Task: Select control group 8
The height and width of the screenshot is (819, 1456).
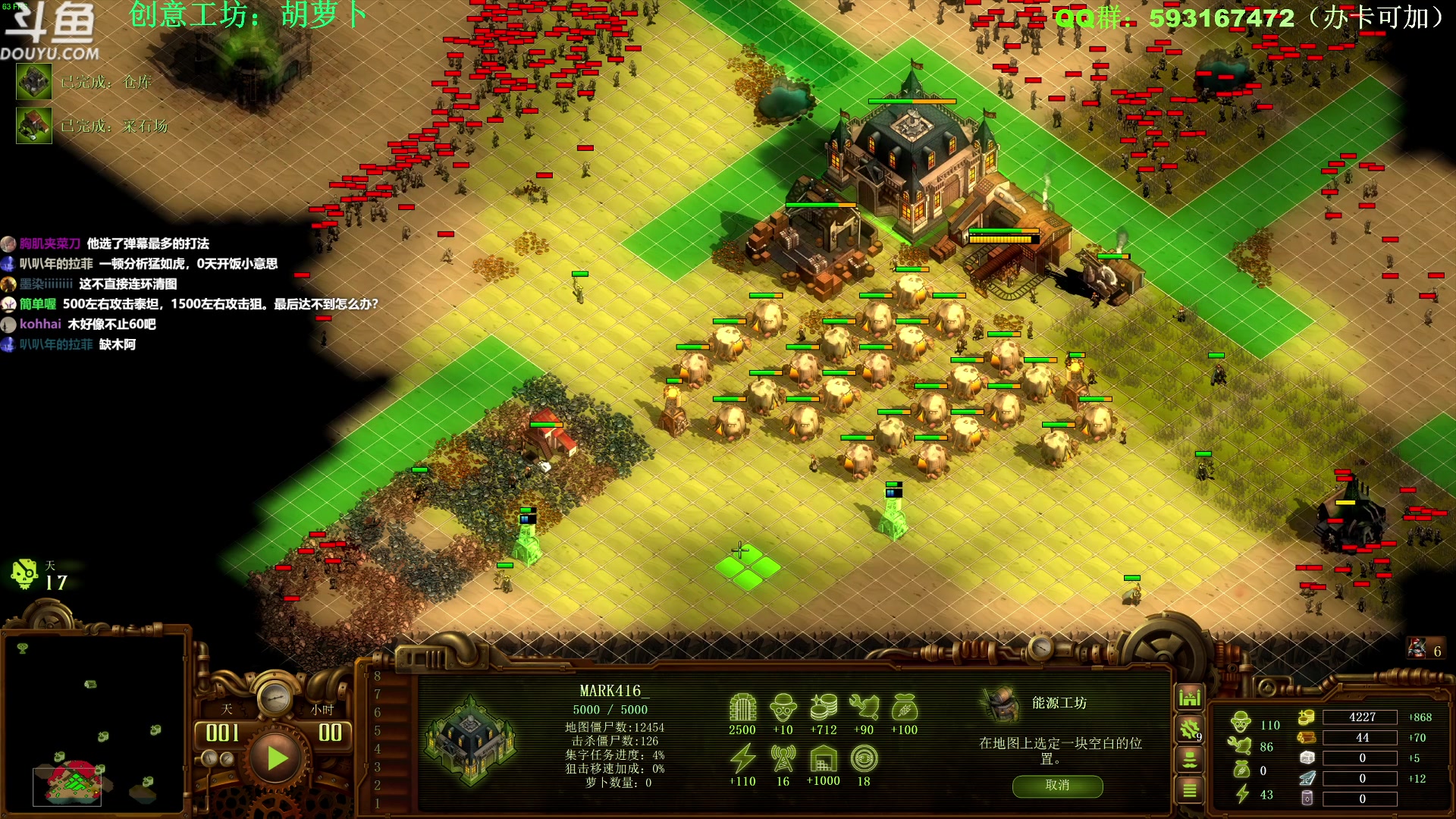Action: 378,676
